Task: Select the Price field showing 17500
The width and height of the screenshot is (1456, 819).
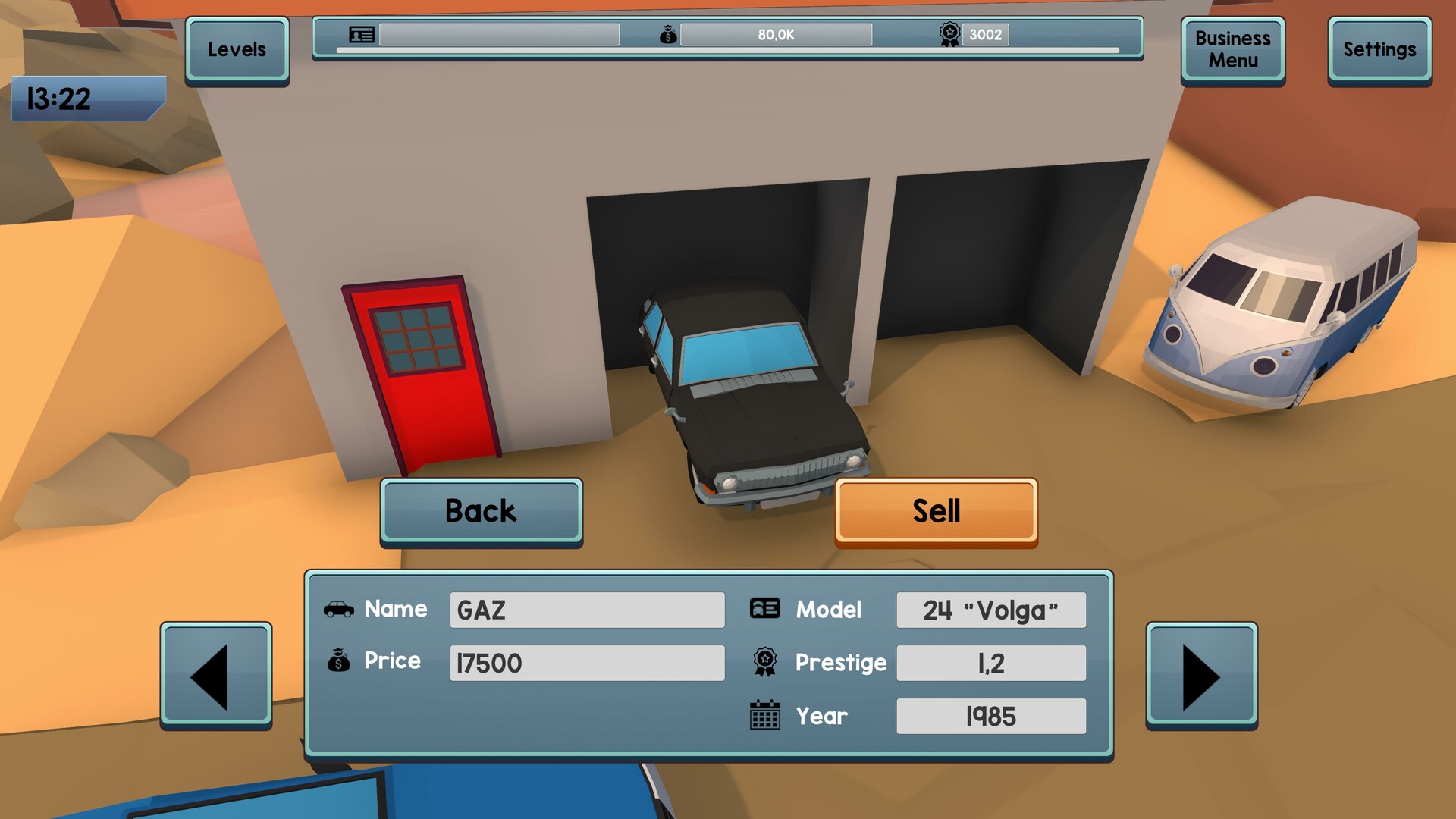Action: pyautogui.click(x=587, y=663)
